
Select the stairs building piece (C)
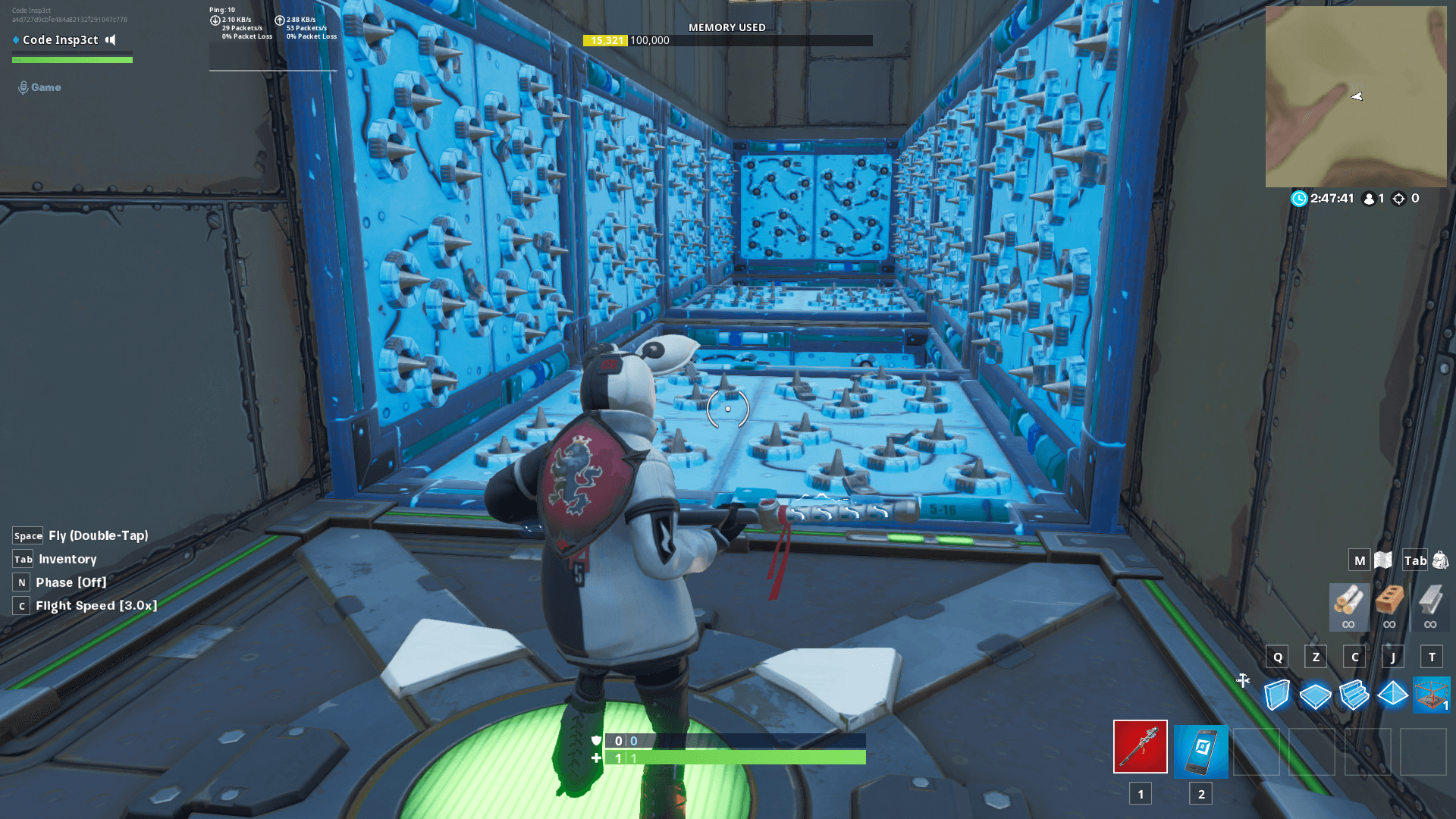point(1354,695)
